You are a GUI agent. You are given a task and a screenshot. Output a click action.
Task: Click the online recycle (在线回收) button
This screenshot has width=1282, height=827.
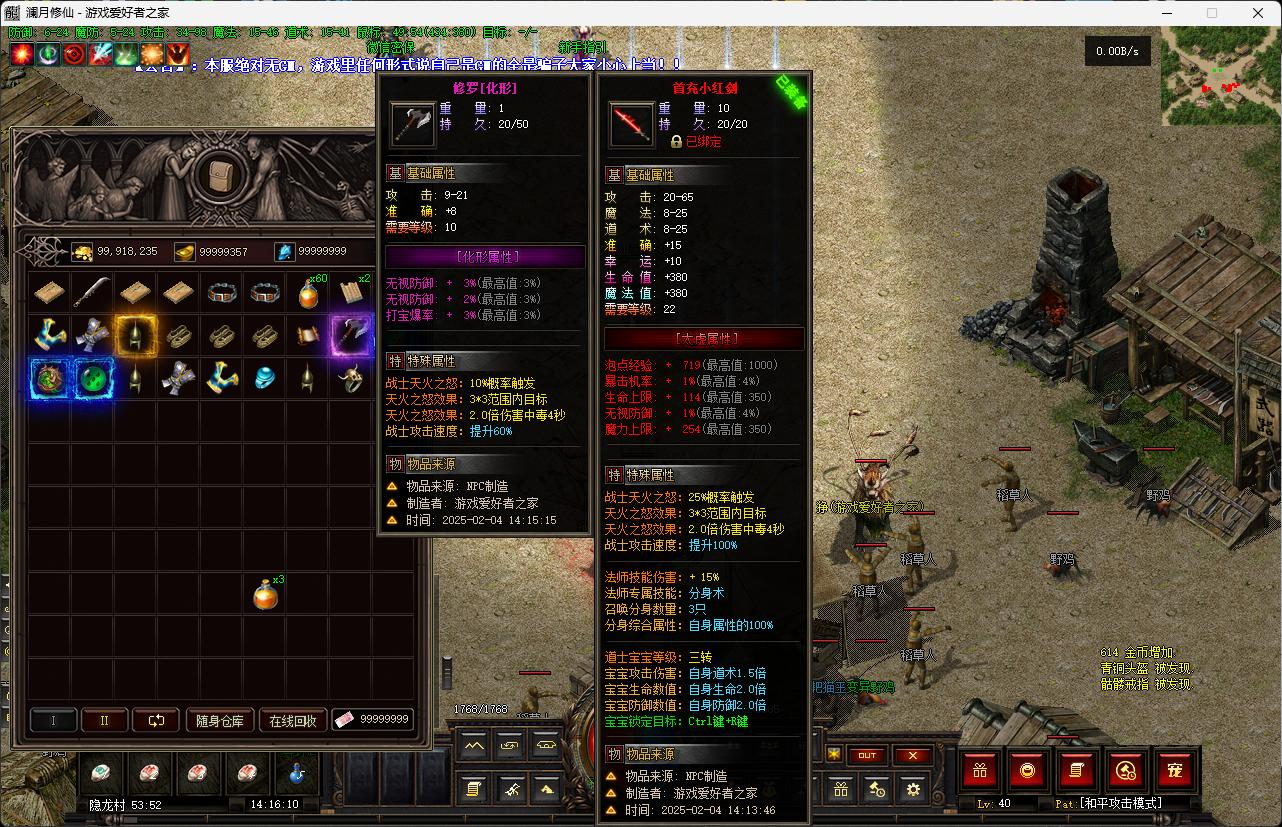293,720
